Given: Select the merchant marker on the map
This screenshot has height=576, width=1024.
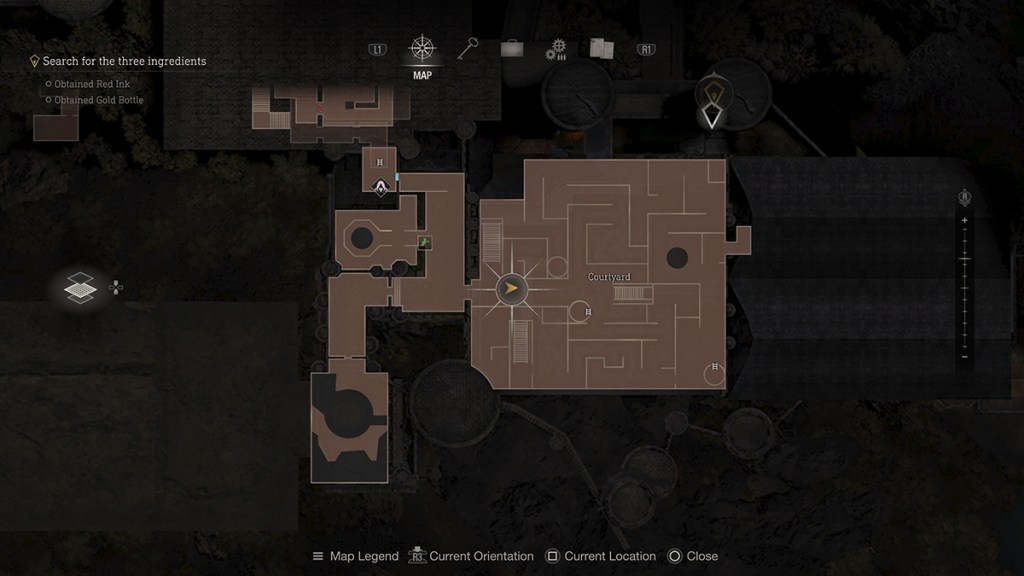Looking at the screenshot, I should coord(381,186).
